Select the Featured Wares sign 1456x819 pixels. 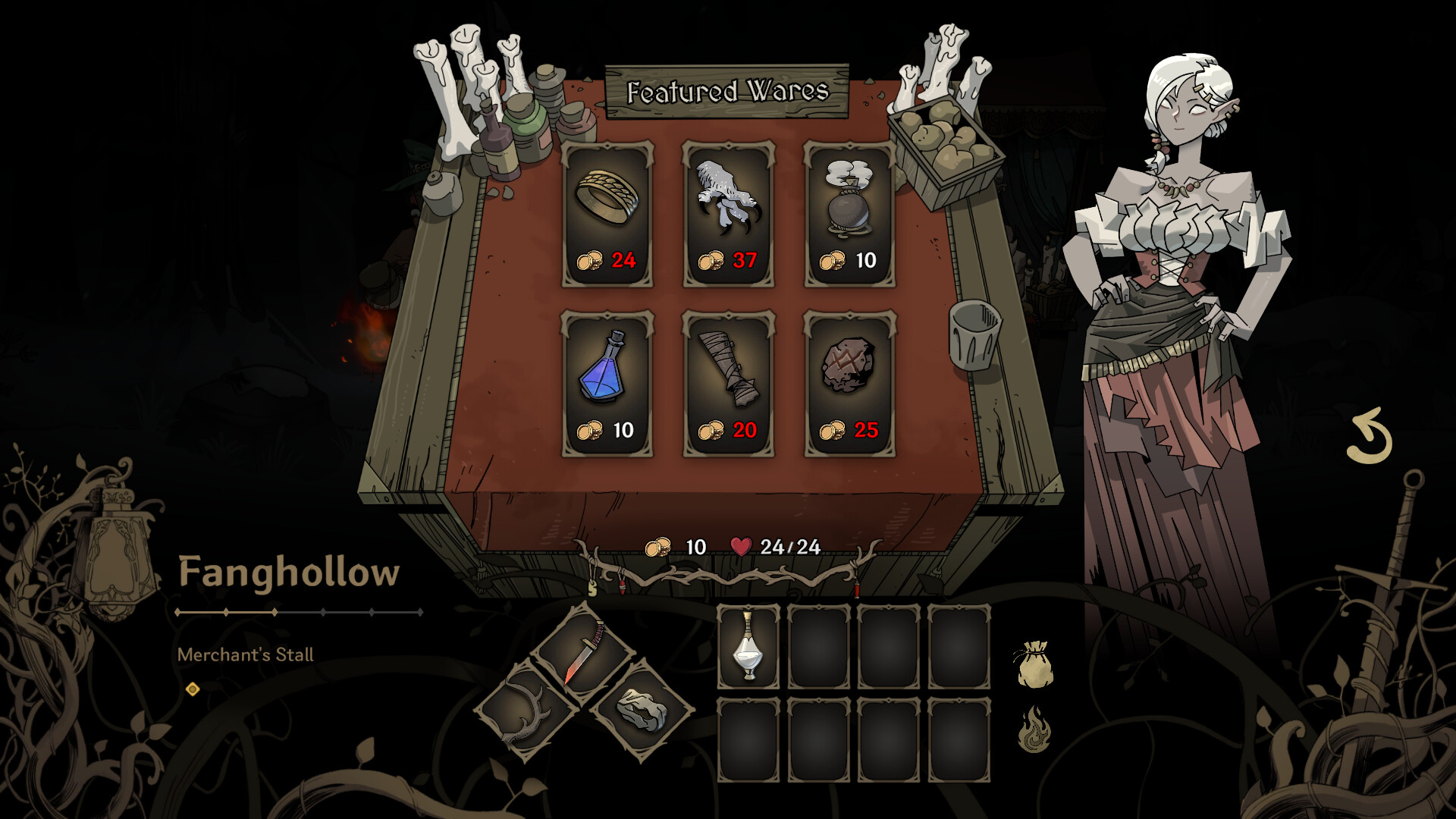click(726, 93)
